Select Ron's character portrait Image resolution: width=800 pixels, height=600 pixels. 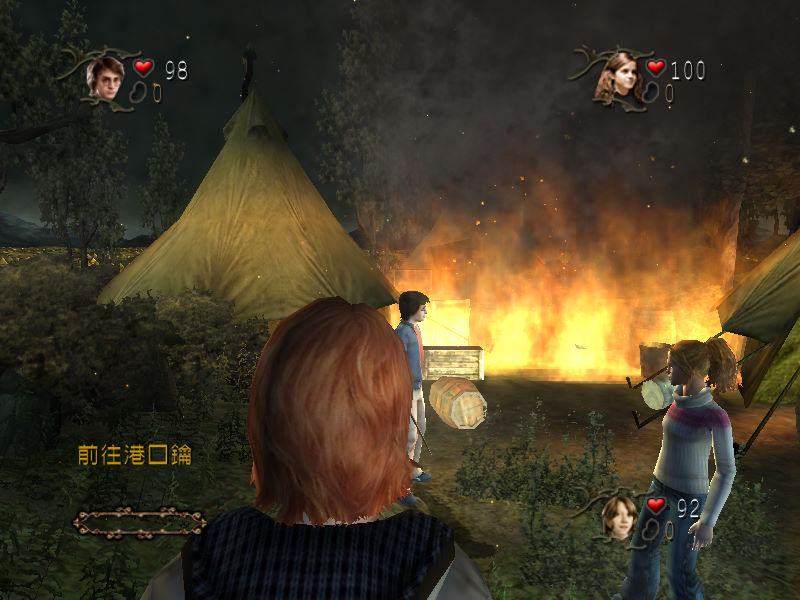(x=619, y=515)
